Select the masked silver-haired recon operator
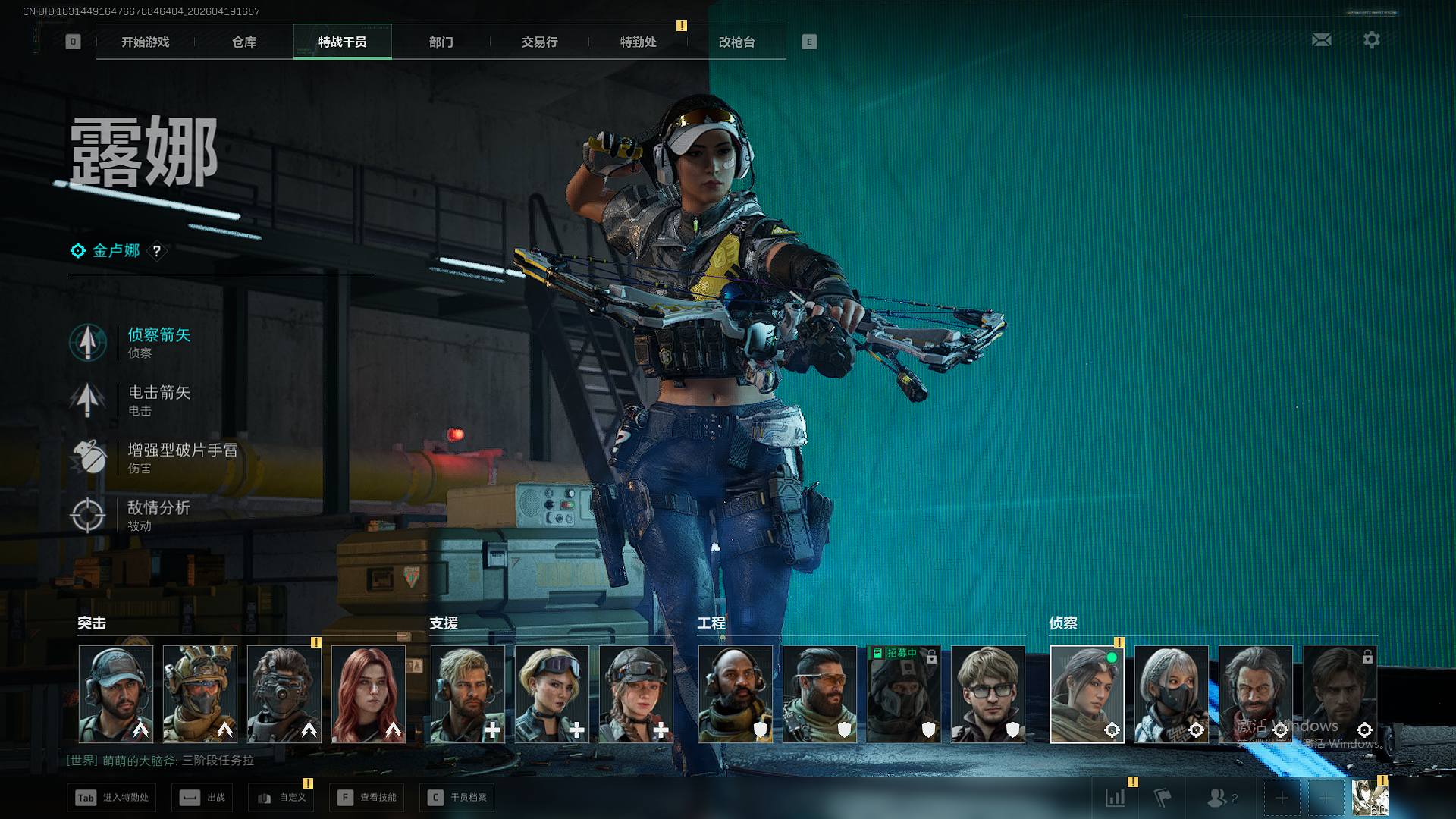Image resolution: width=1456 pixels, height=819 pixels. pos(1172,694)
